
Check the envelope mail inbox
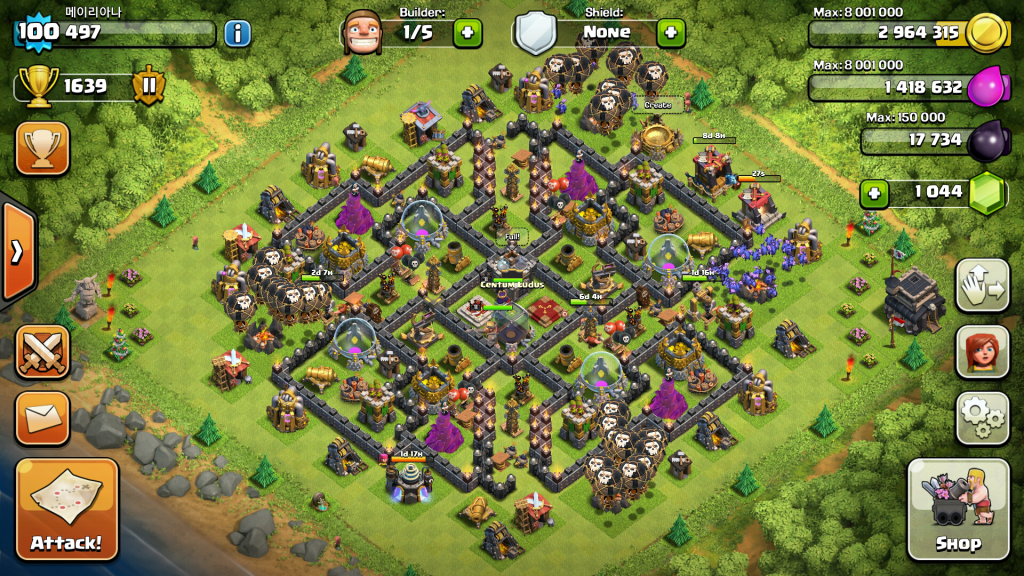click(x=42, y=418)
